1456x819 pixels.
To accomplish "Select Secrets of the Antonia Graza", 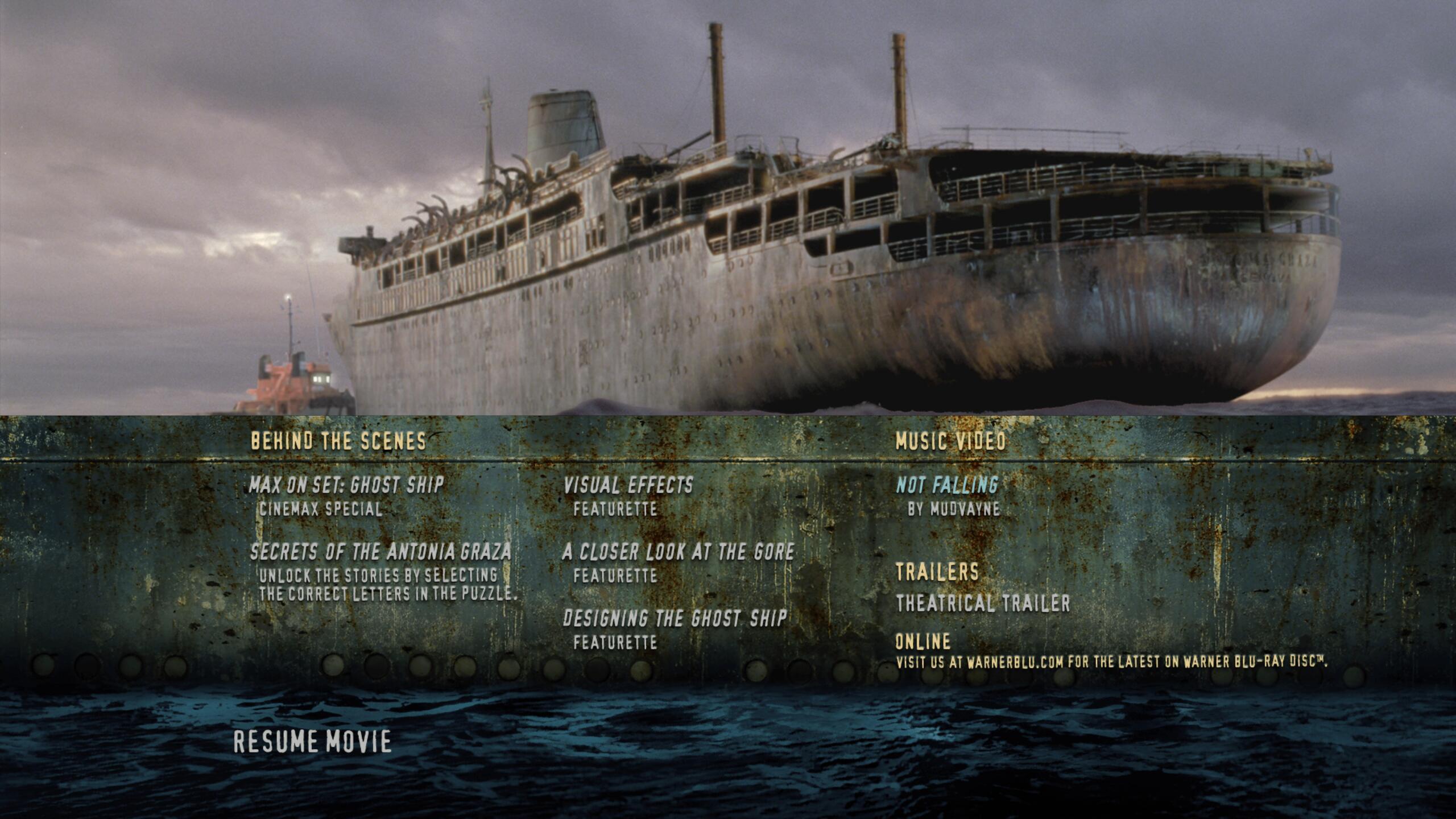I will [380, 552].
